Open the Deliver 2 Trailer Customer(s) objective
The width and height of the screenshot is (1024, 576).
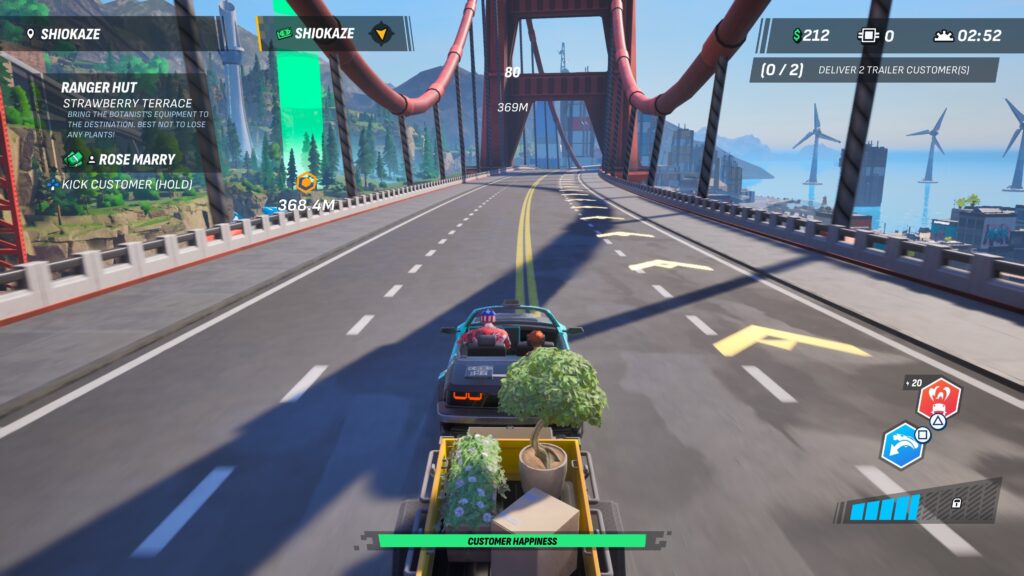[875, 70]
